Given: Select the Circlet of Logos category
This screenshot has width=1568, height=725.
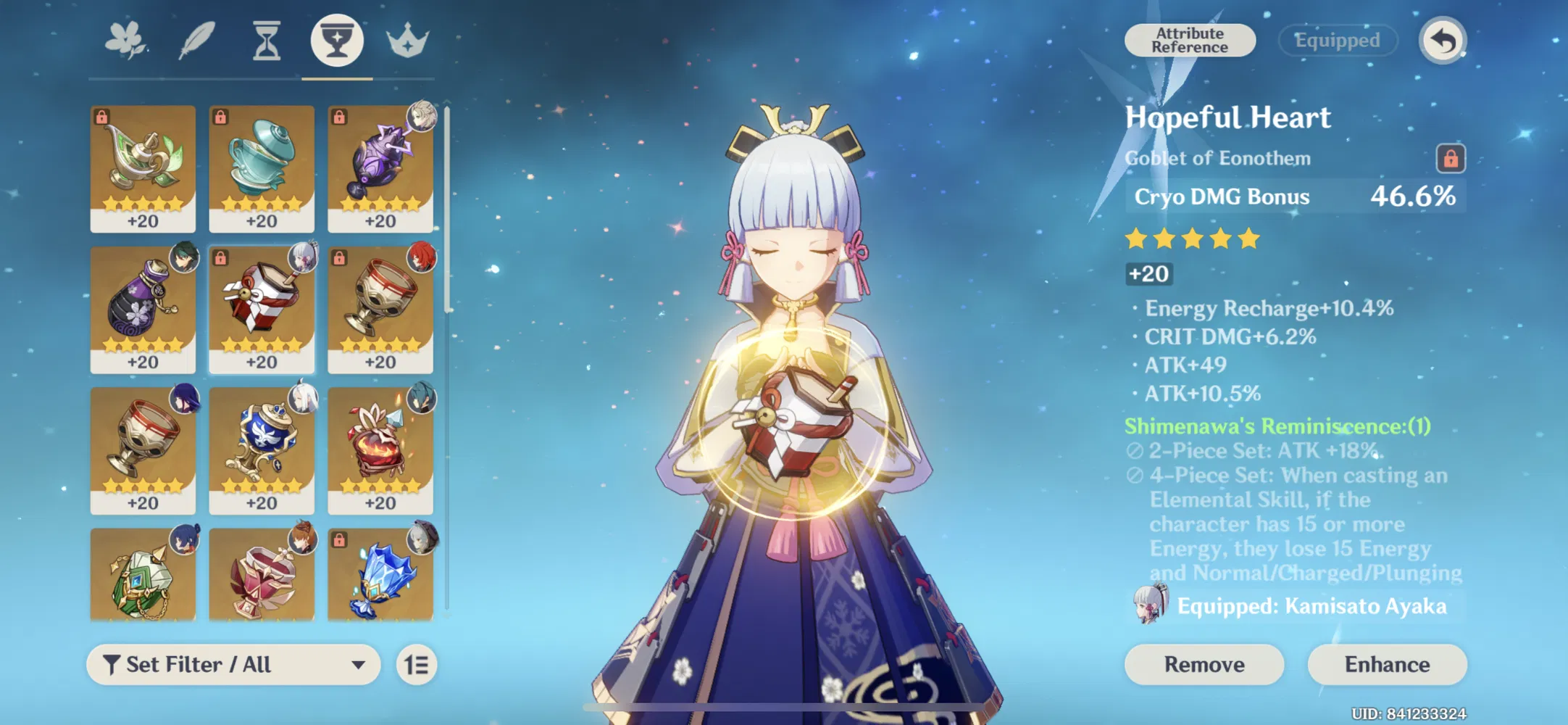Looking at the screenshot, I should pos(407,41).
